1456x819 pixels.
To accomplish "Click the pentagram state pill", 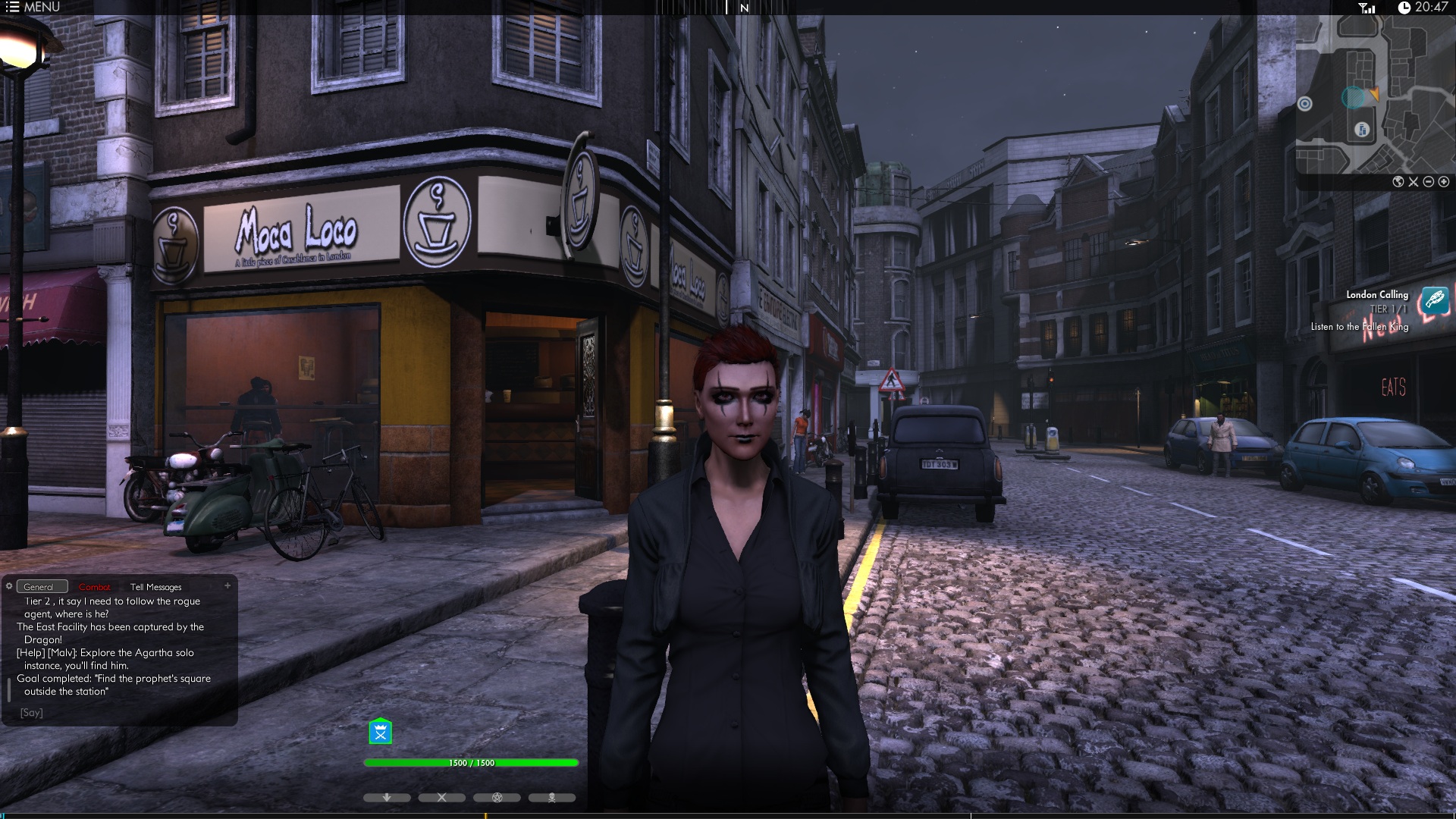I will [x=497, y=798].
